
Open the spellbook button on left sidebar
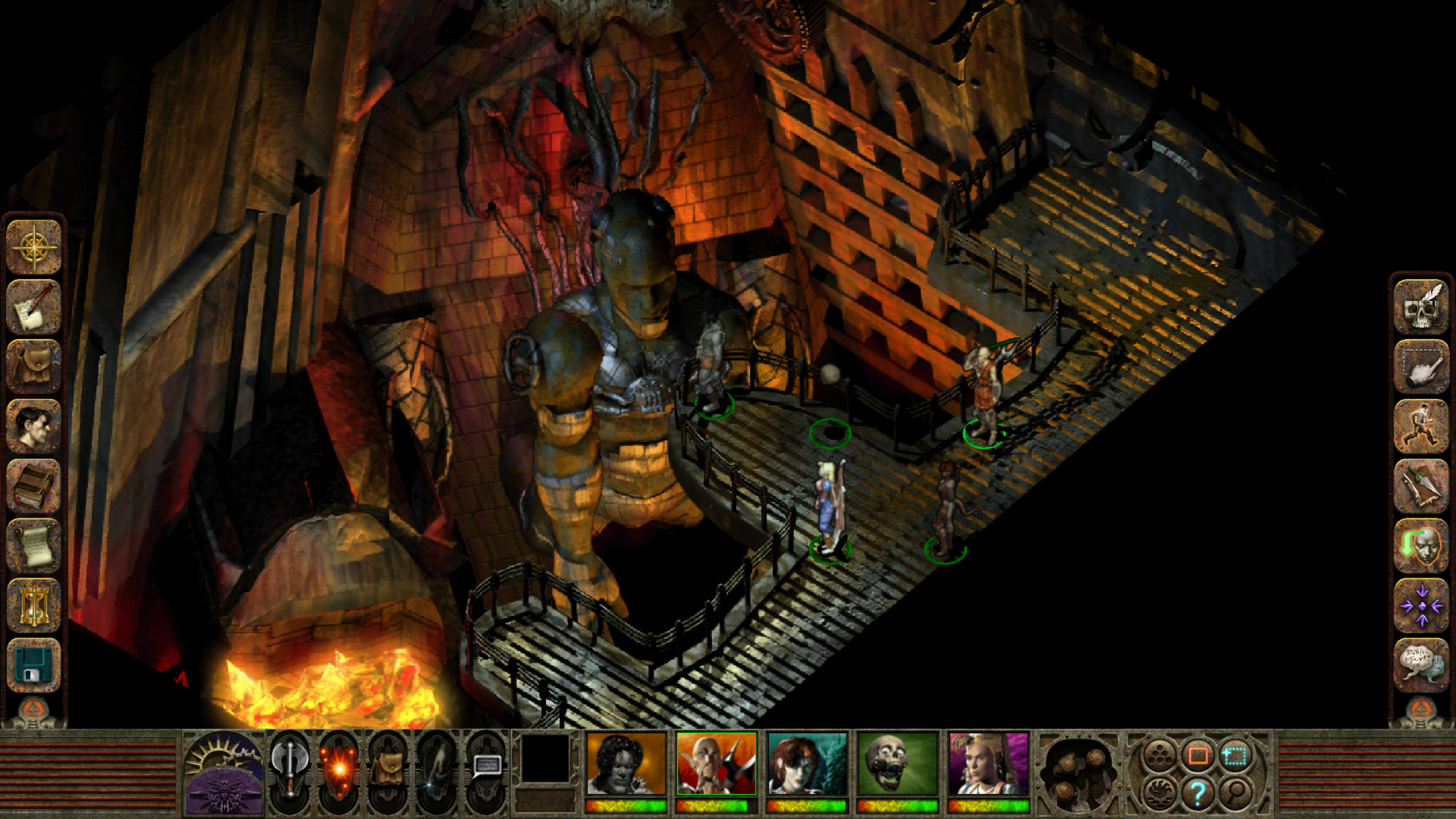point(33,486)
